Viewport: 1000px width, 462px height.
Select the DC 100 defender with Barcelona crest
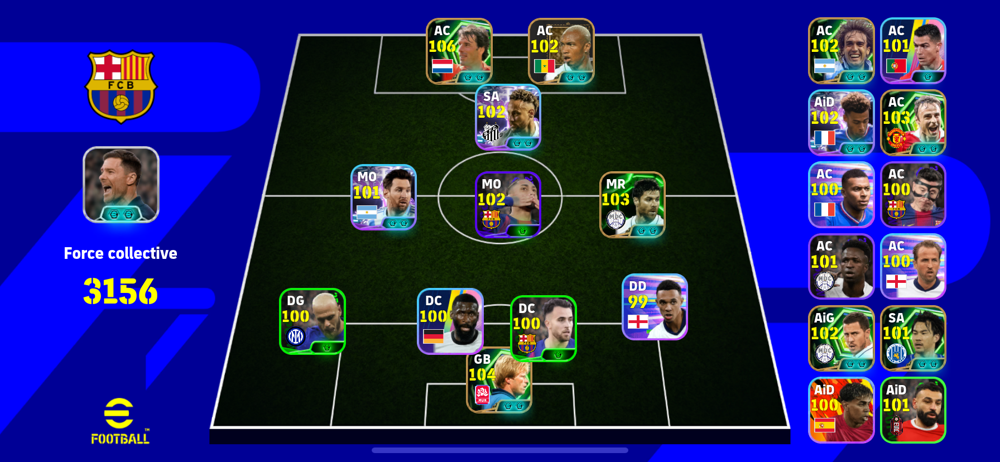click(543, 328)
